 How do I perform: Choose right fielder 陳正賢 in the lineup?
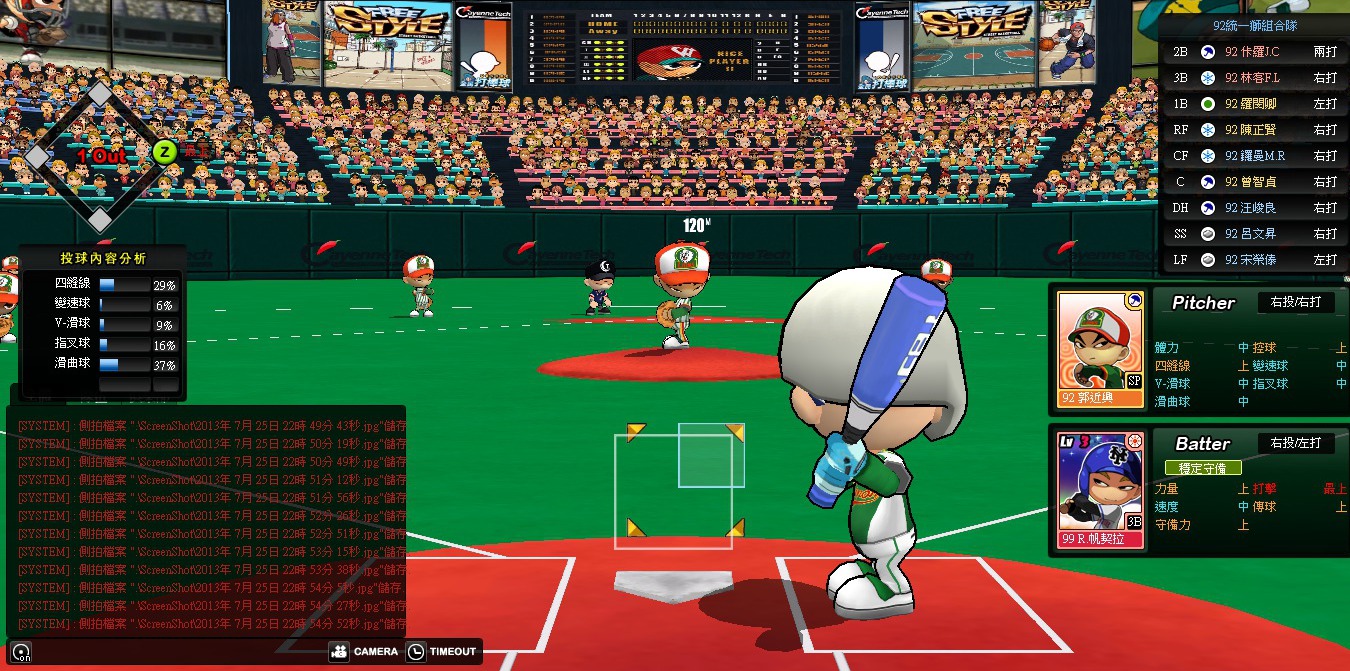coord(1256,130)
